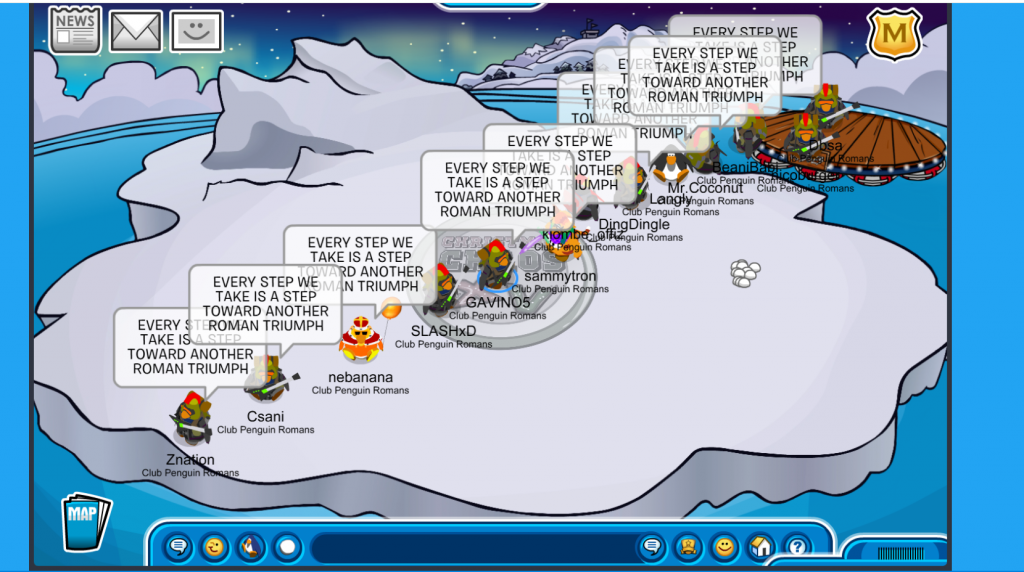1024x572 pixels.
Task: Throw a snowball using the snowball button
Action: (287, 547)
